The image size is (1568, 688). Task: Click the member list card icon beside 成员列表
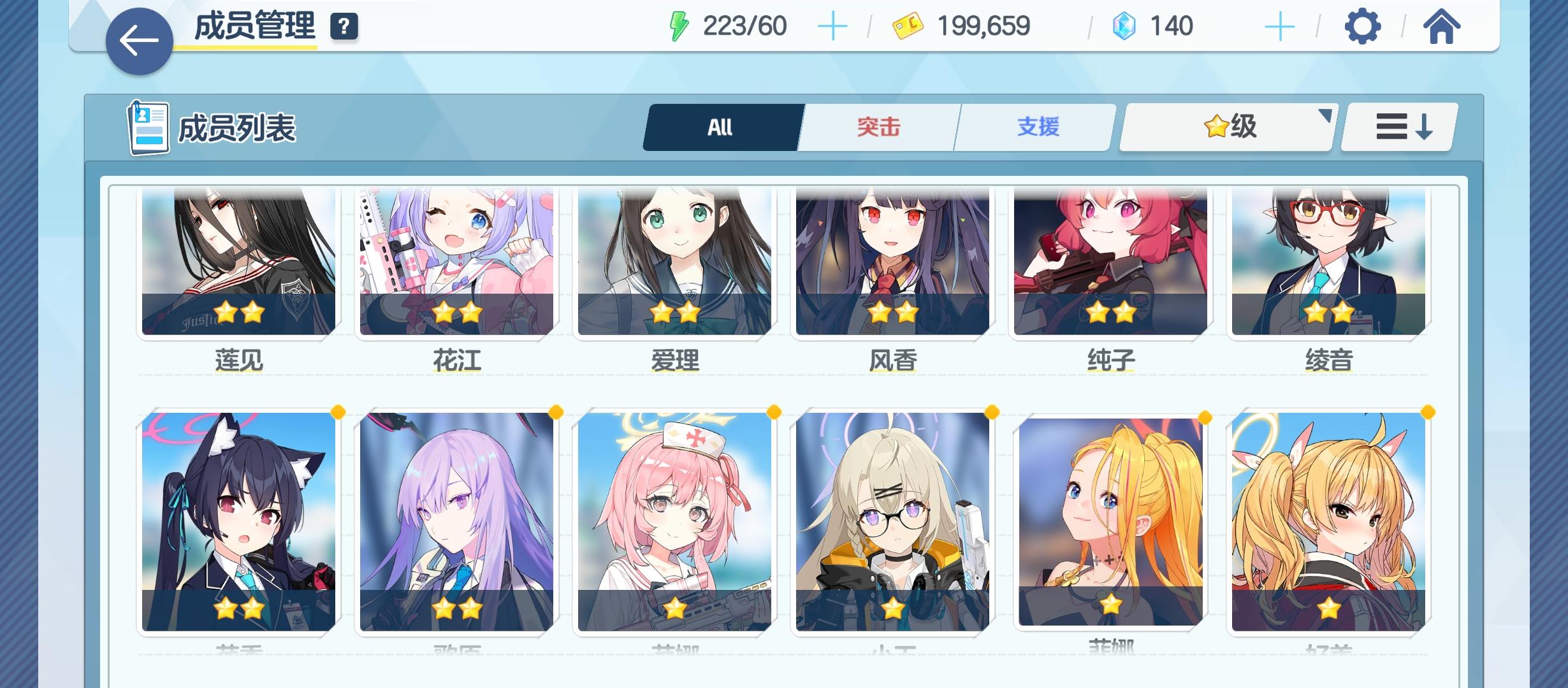pos(150,126)
